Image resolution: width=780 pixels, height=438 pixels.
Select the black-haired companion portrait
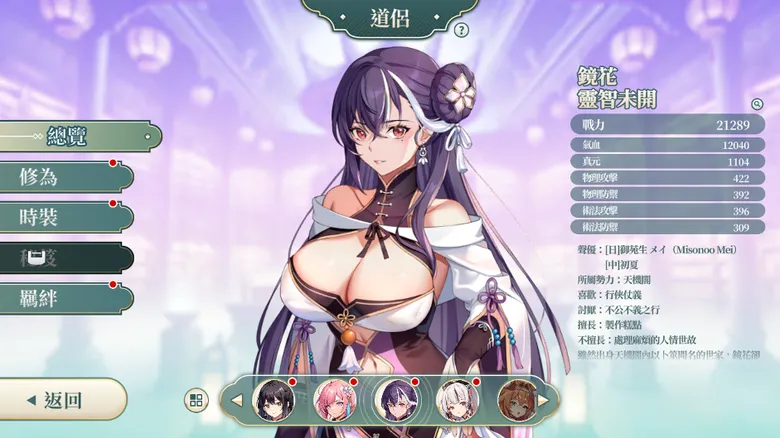coord(273,400)
